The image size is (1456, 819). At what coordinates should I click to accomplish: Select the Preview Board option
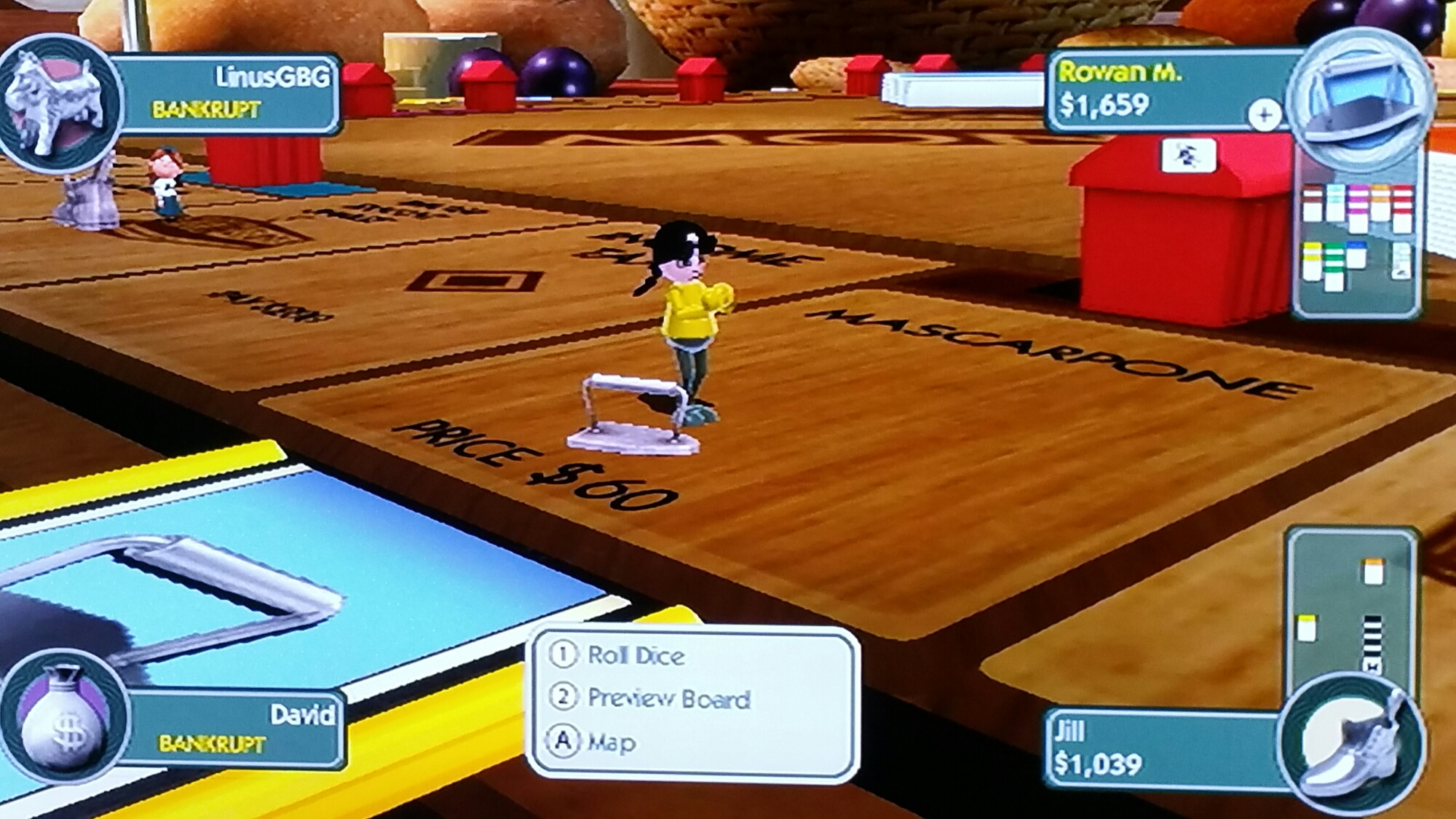tap(668, 699)
